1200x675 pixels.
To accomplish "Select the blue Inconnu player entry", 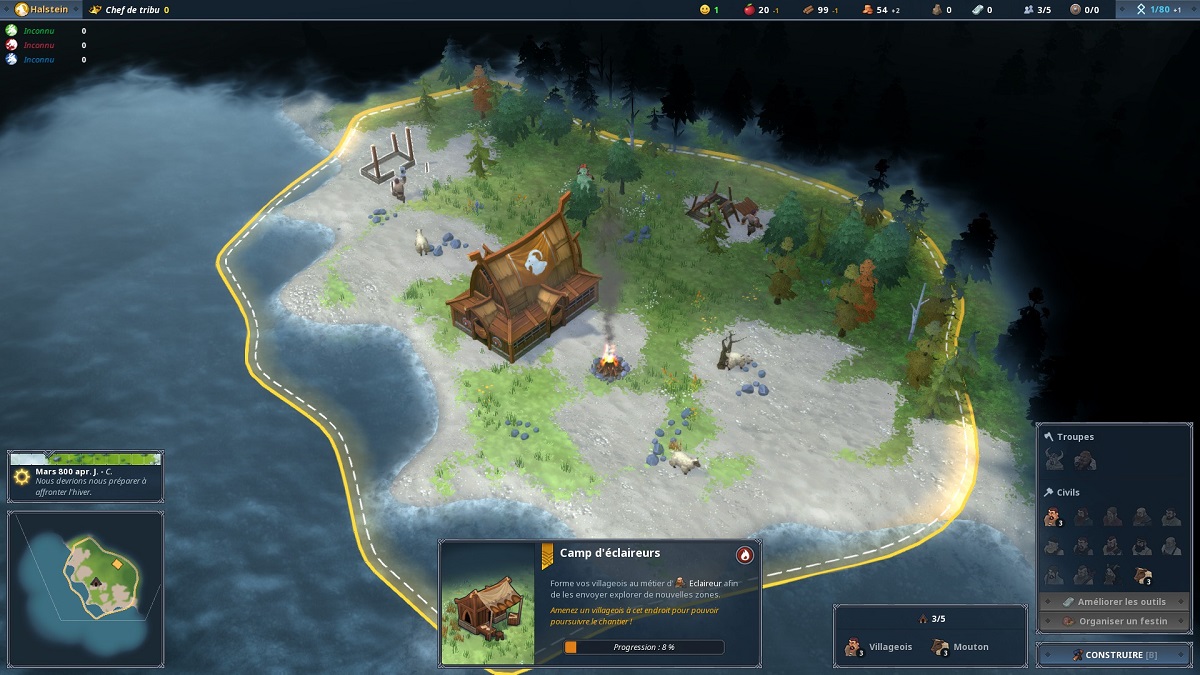I will 37,60.
